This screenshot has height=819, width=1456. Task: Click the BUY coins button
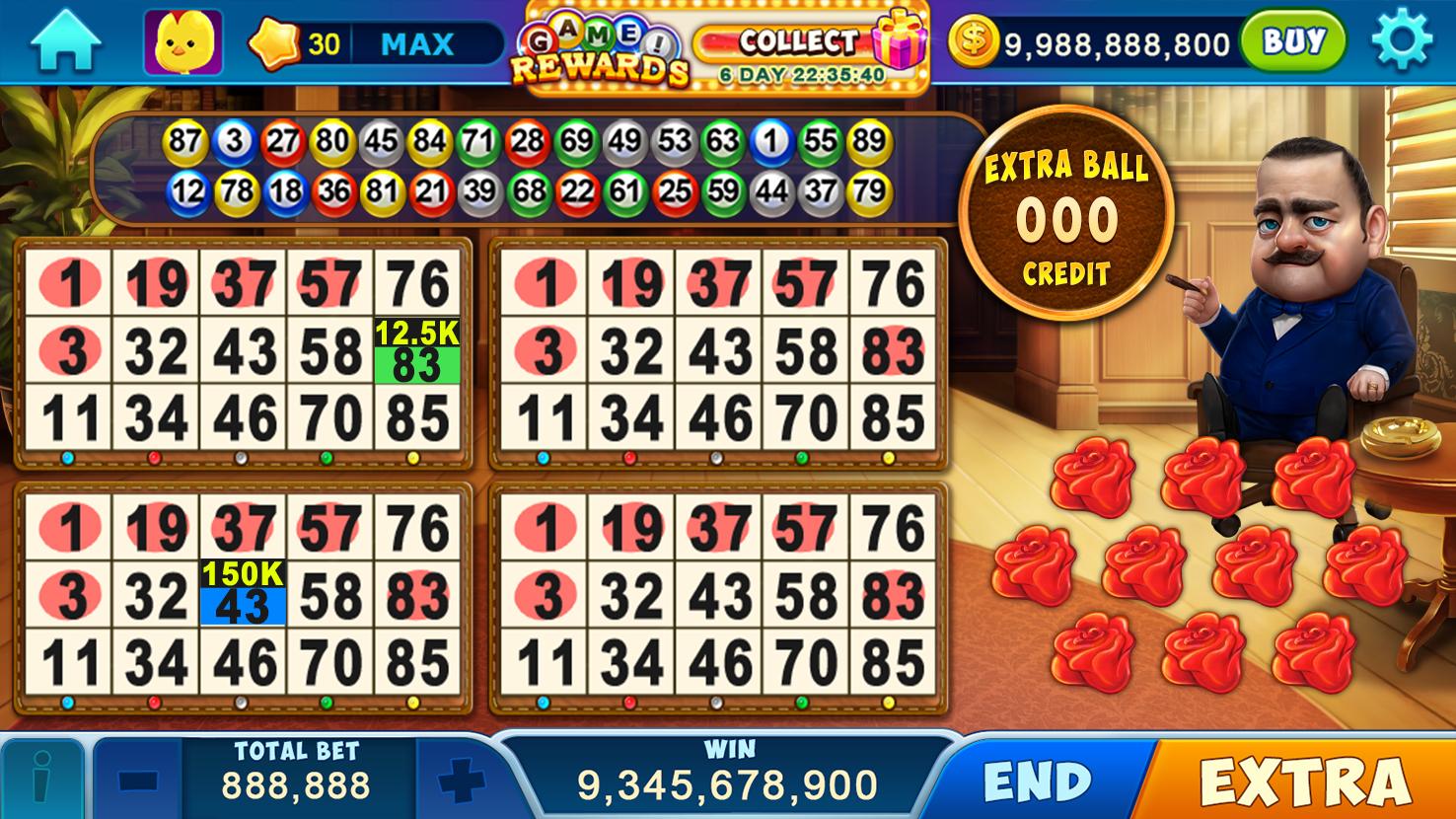point(1293,41)
